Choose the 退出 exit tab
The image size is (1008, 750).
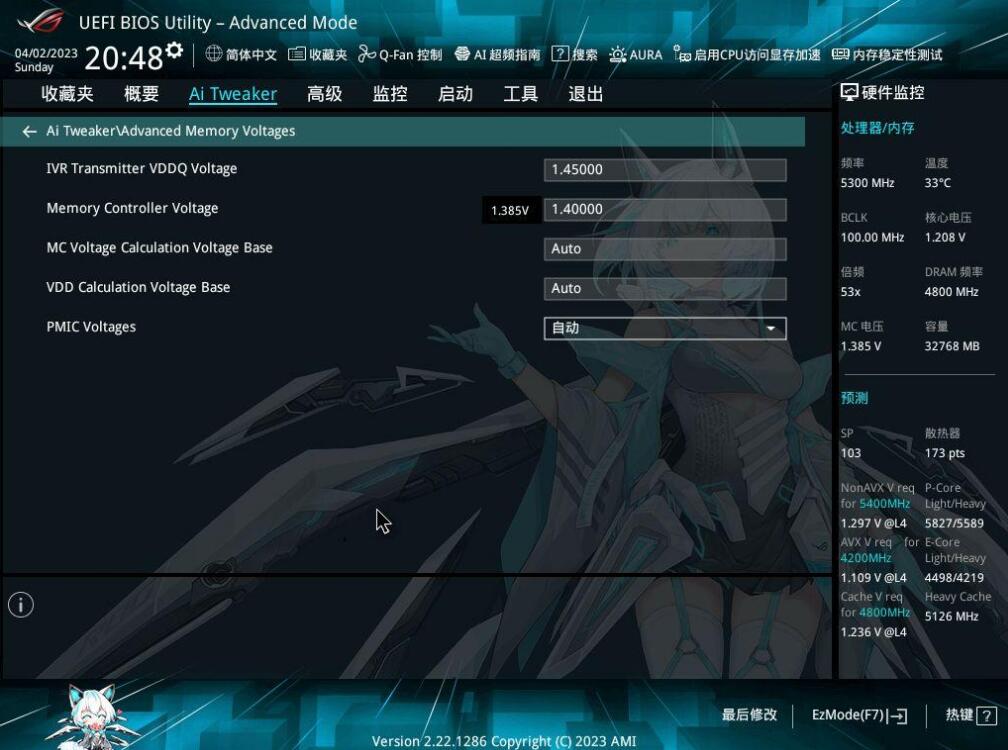585,94
